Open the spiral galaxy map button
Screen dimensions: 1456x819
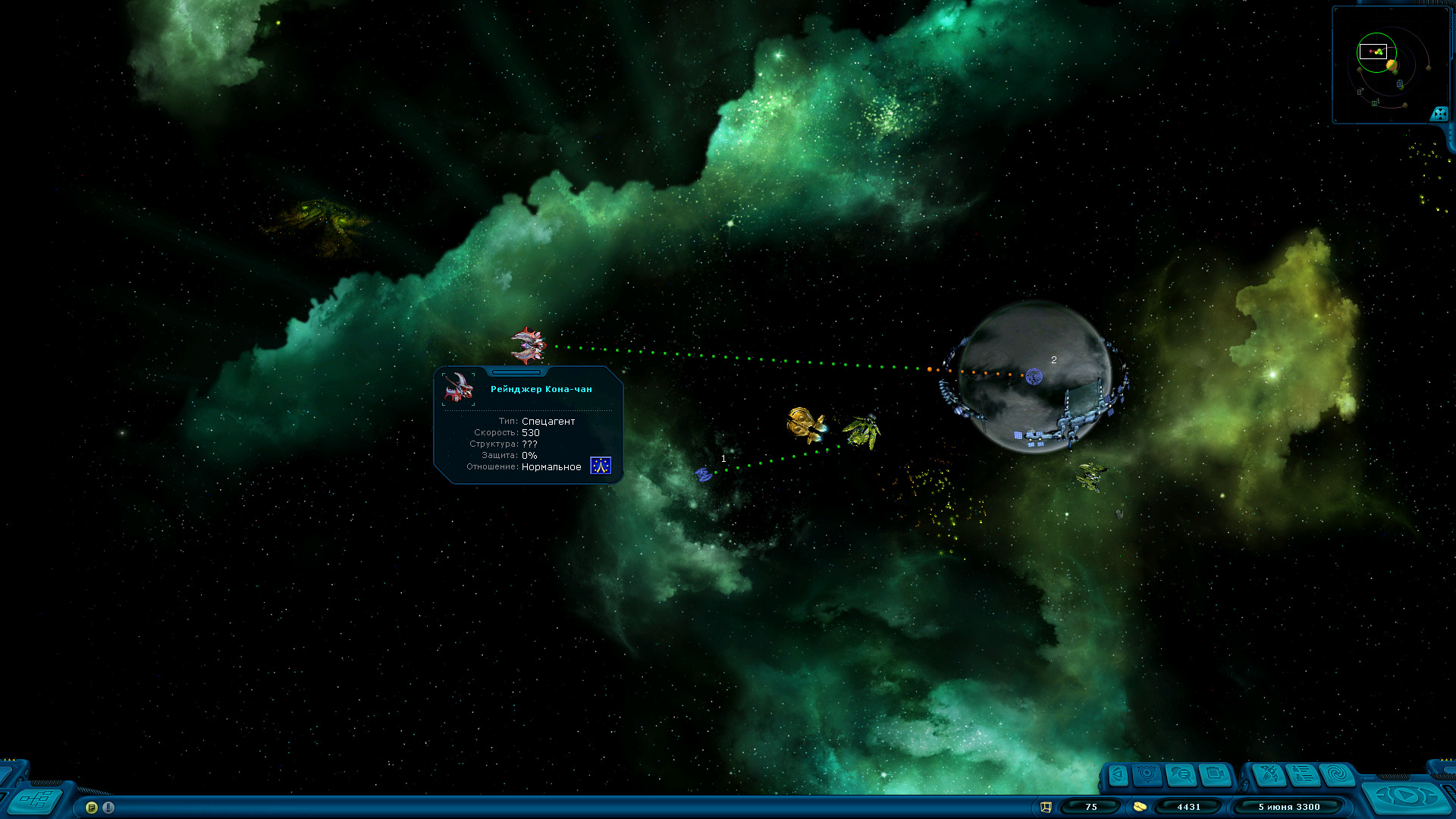coord(1338,774)
